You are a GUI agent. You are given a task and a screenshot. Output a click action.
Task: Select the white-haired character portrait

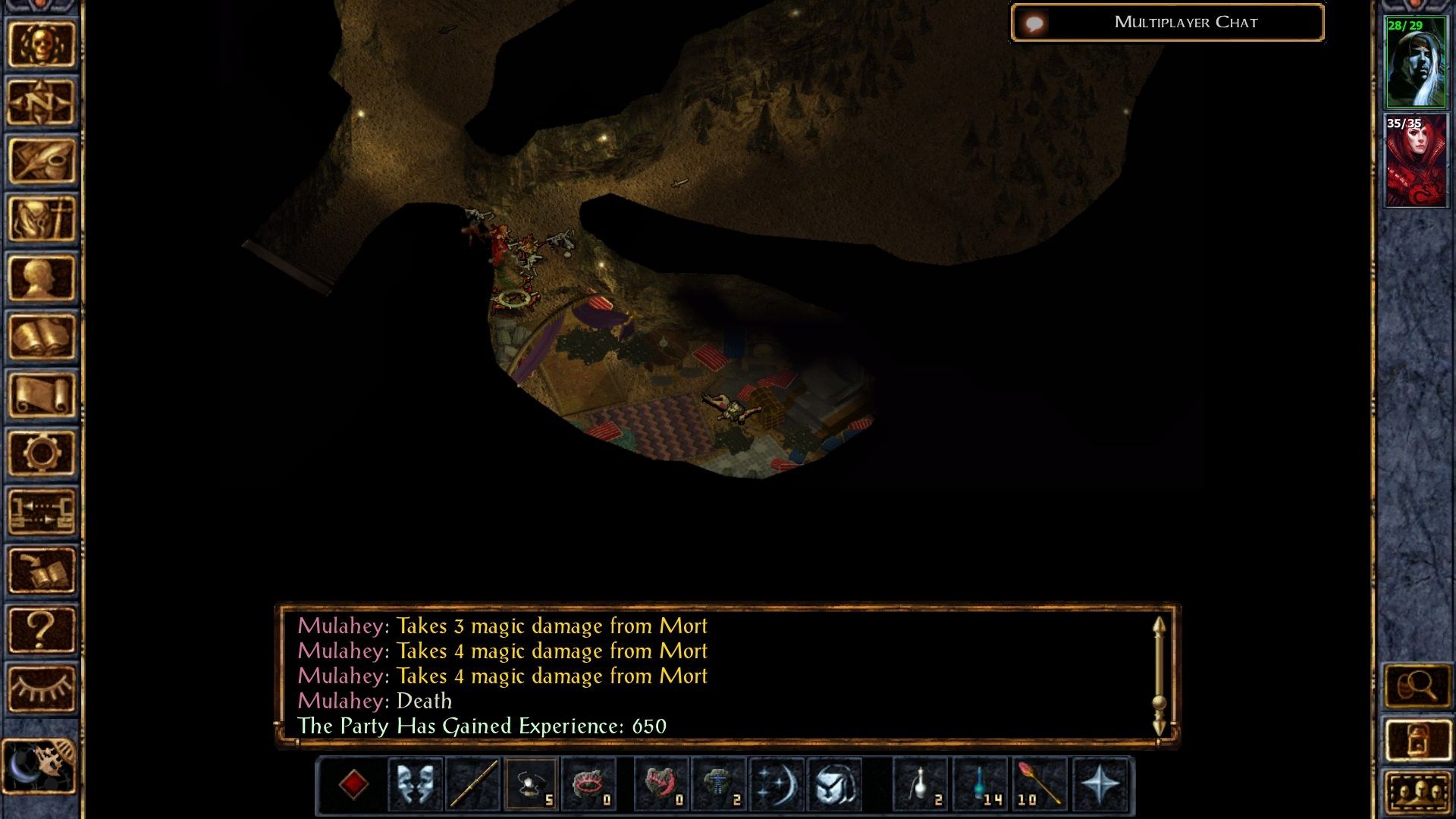click(x=1415, y=63)
